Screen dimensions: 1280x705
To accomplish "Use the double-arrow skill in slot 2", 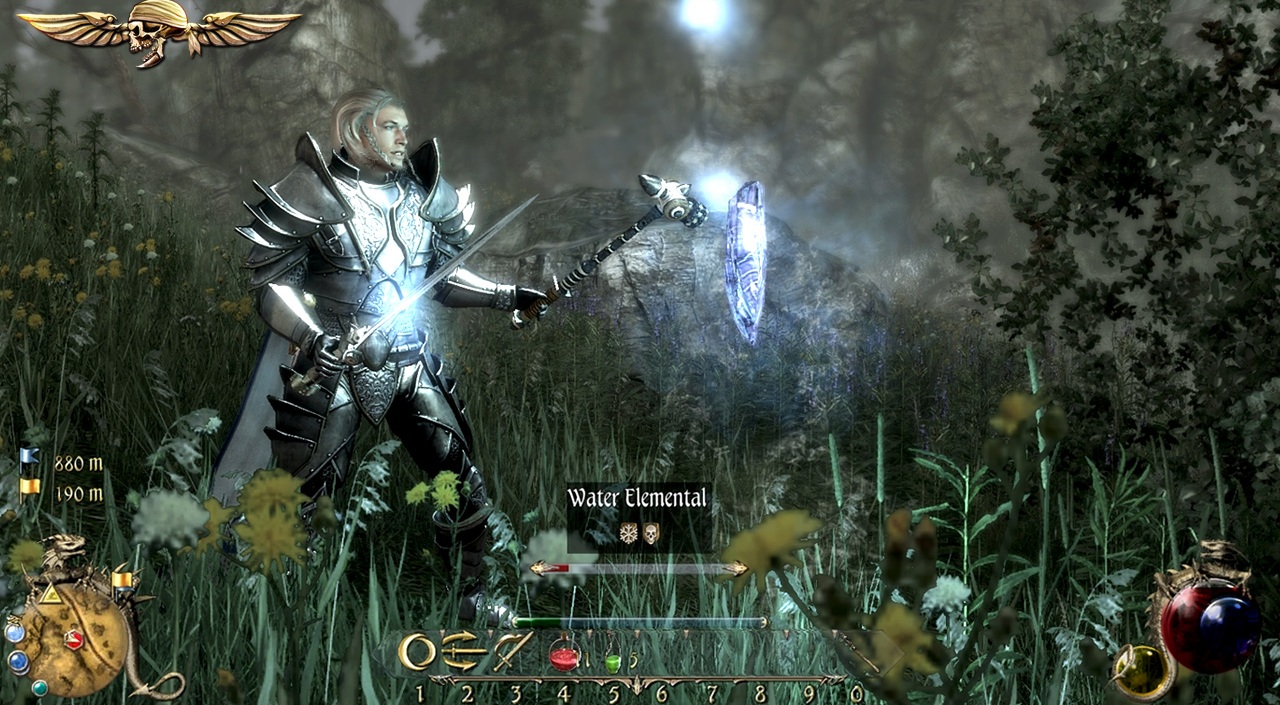I will point(465,651).
